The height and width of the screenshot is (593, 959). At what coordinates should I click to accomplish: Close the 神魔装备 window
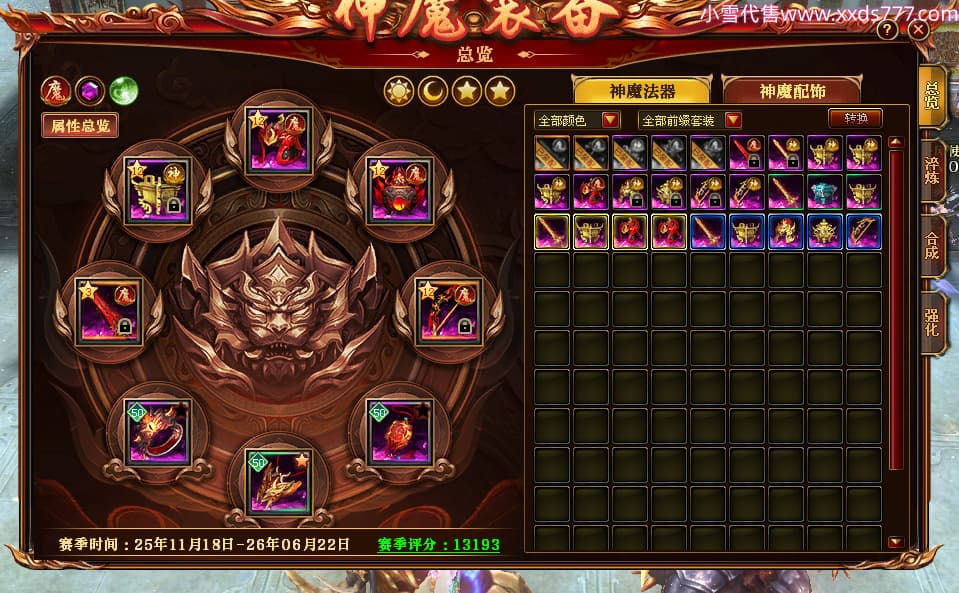918,30
